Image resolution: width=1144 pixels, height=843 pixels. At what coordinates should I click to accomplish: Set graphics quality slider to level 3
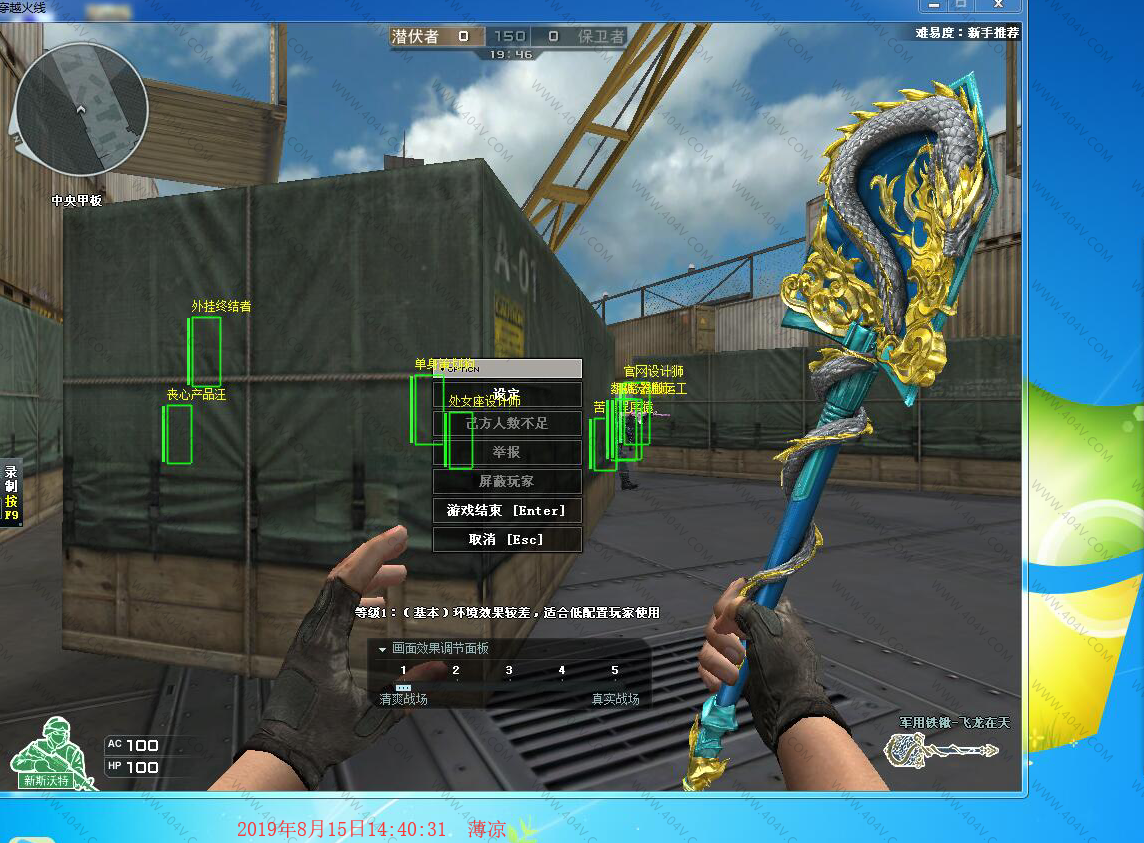click(x=509, y=672)
